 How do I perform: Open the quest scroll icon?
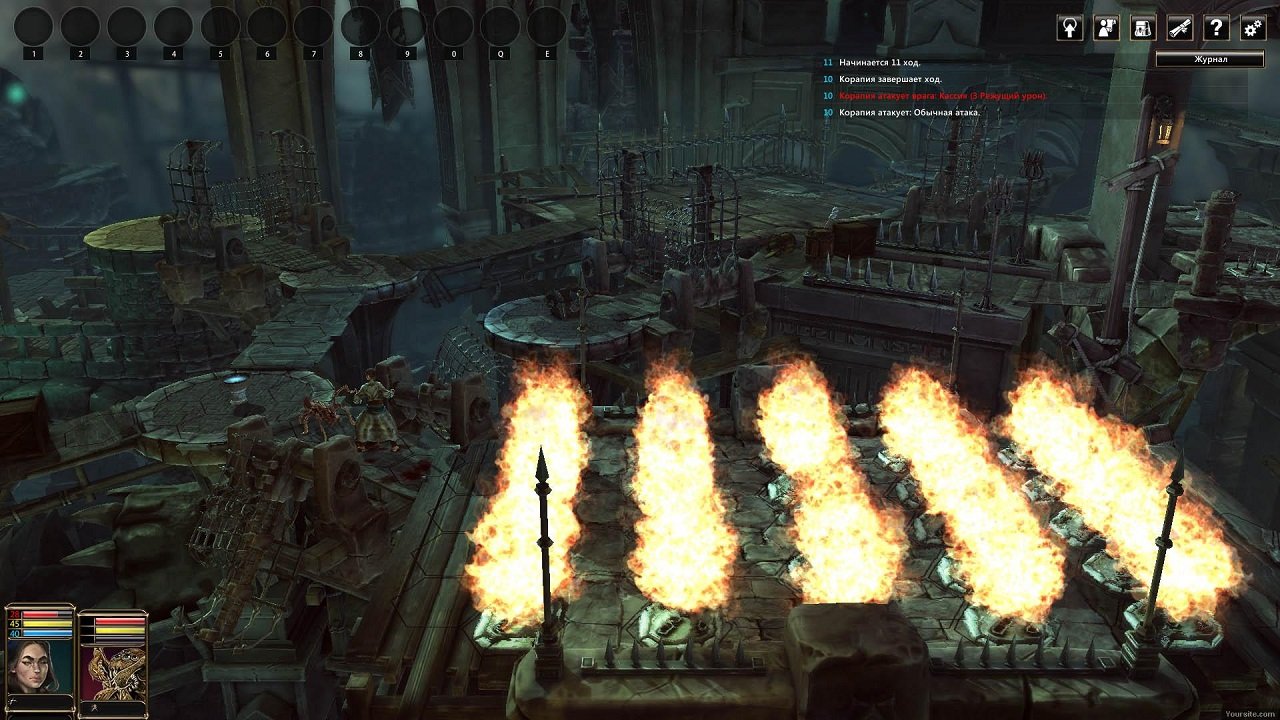[x=1181, y=27]
